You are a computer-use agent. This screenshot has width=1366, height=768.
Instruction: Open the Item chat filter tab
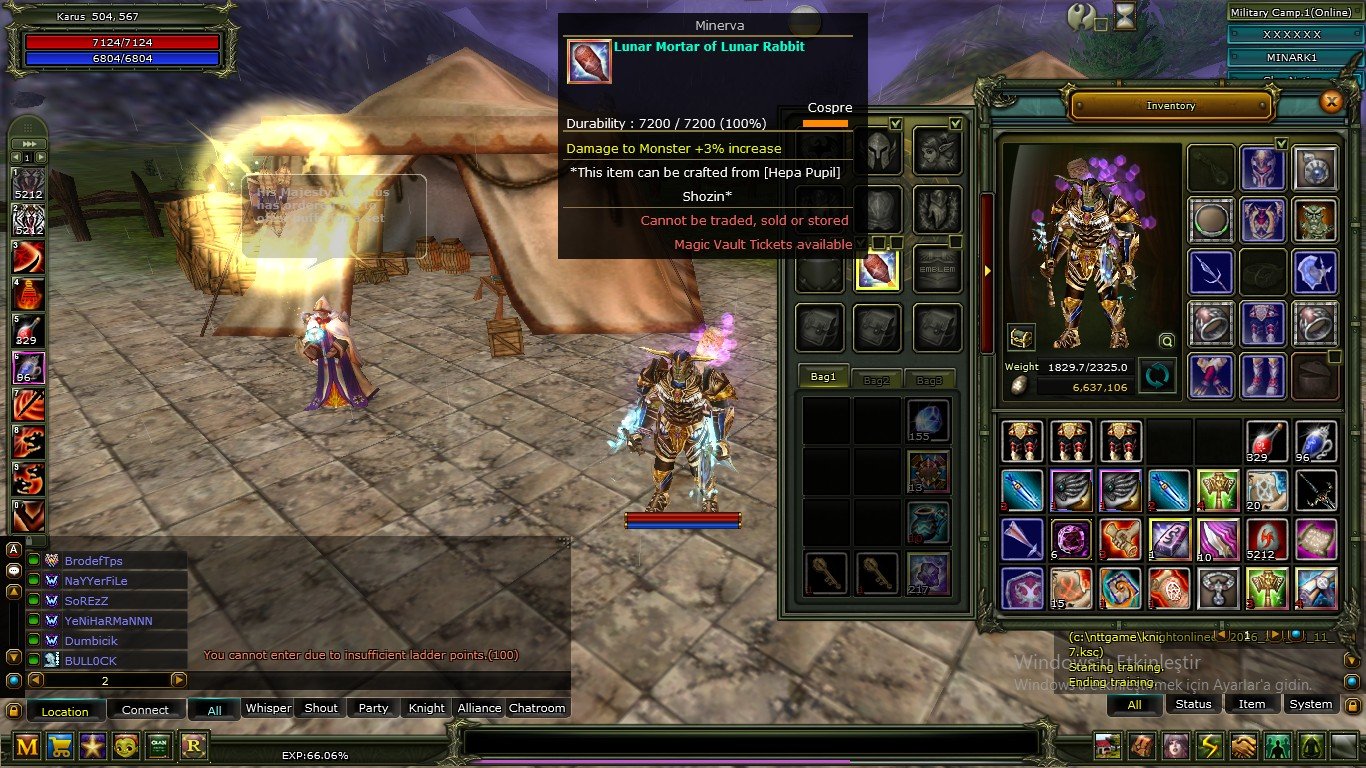tap(1252, 704)
